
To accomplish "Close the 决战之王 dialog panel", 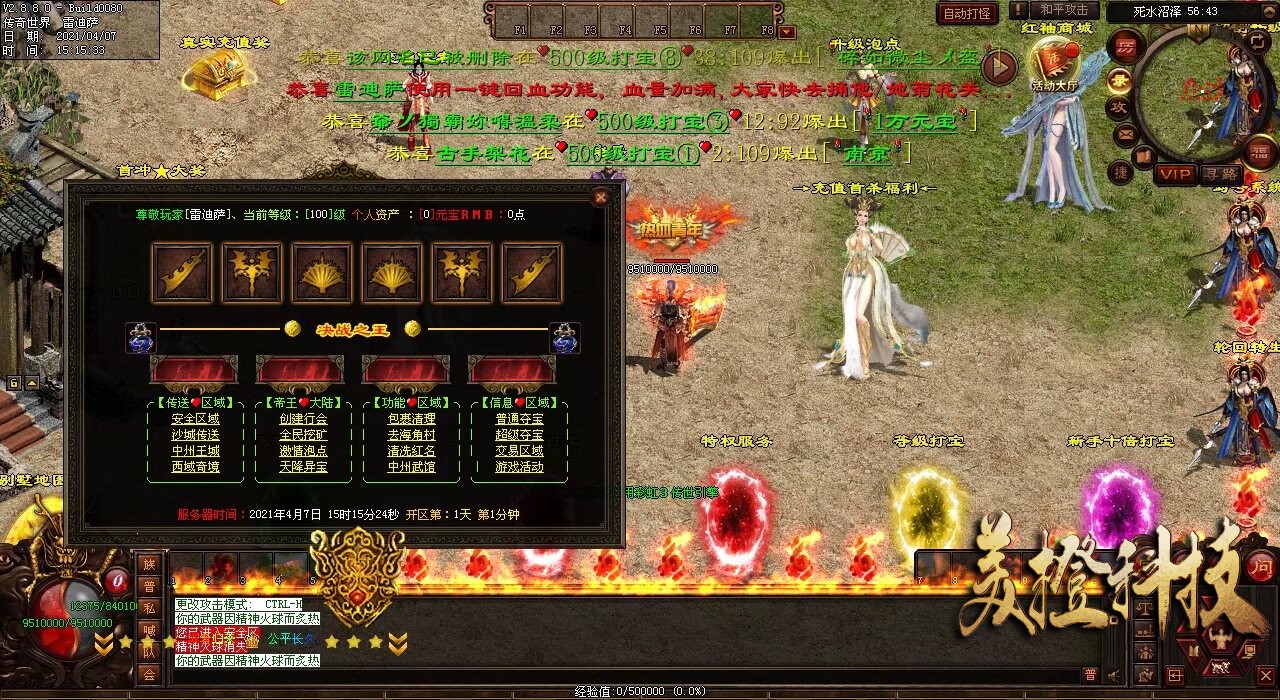I will (x=600, y=198).
